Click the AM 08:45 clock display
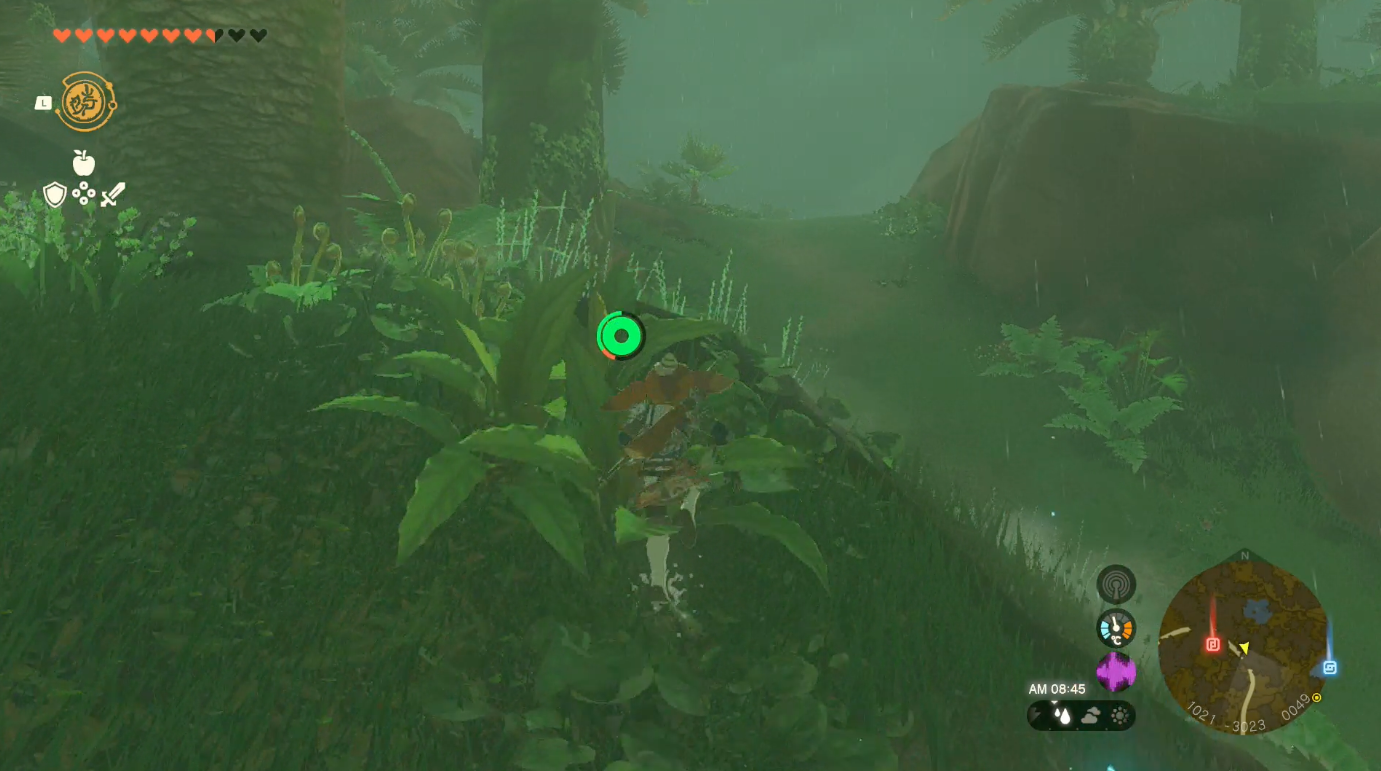Screen dimensions: 1381x771 tap(1056, 688)
